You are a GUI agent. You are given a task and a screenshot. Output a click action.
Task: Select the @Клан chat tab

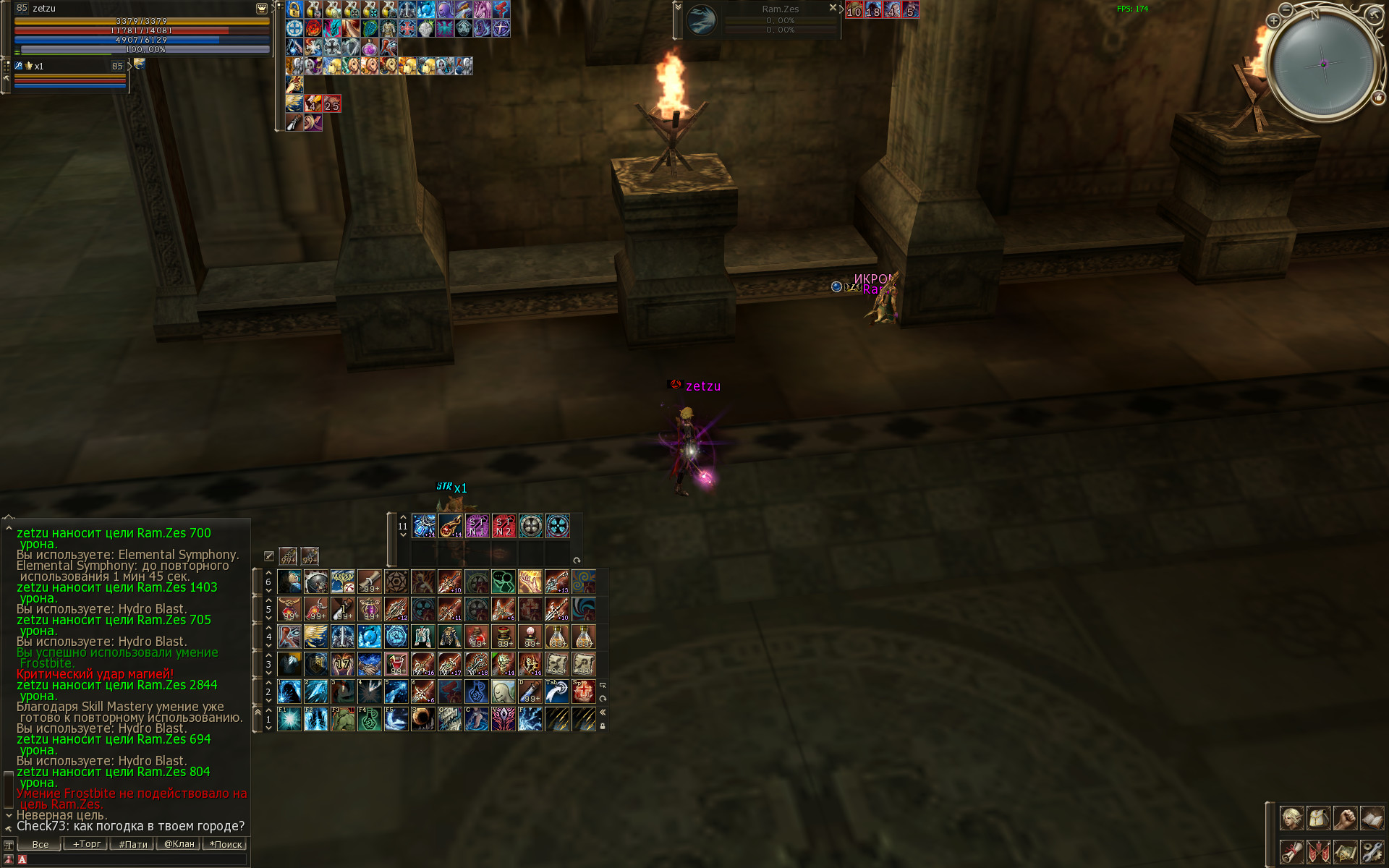tap(179, 844)
